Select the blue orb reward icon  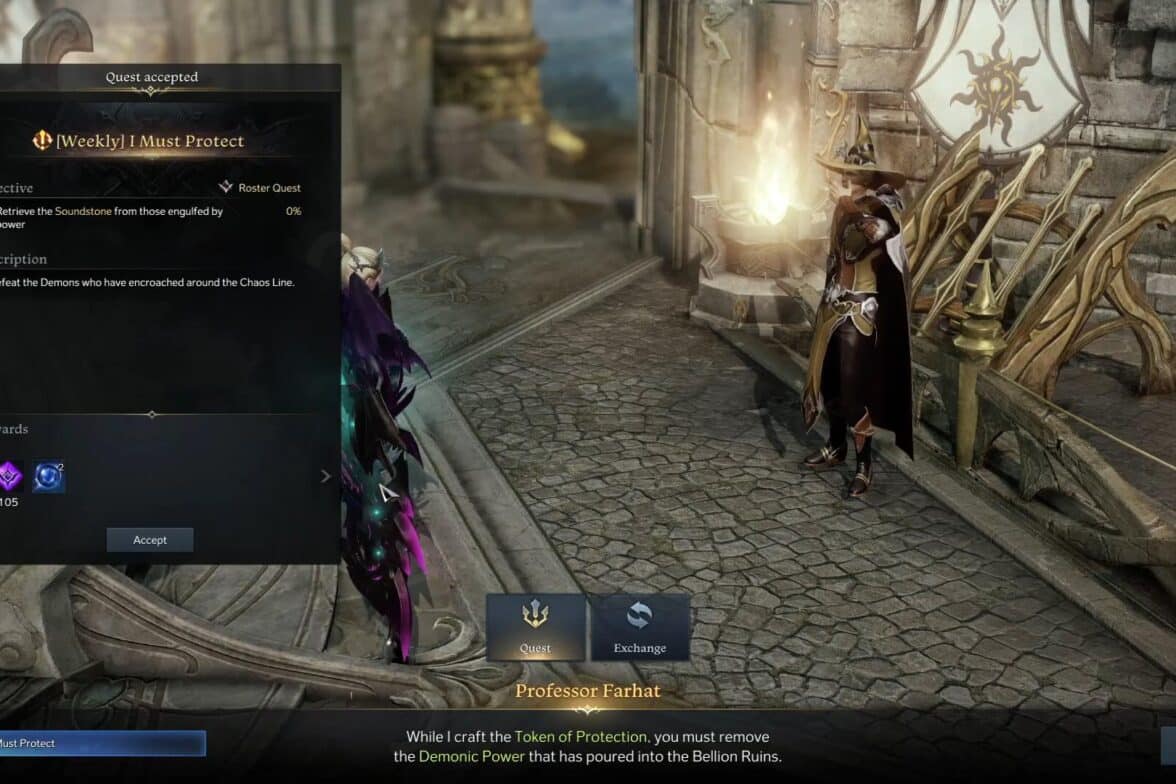[x=48, y=477]
